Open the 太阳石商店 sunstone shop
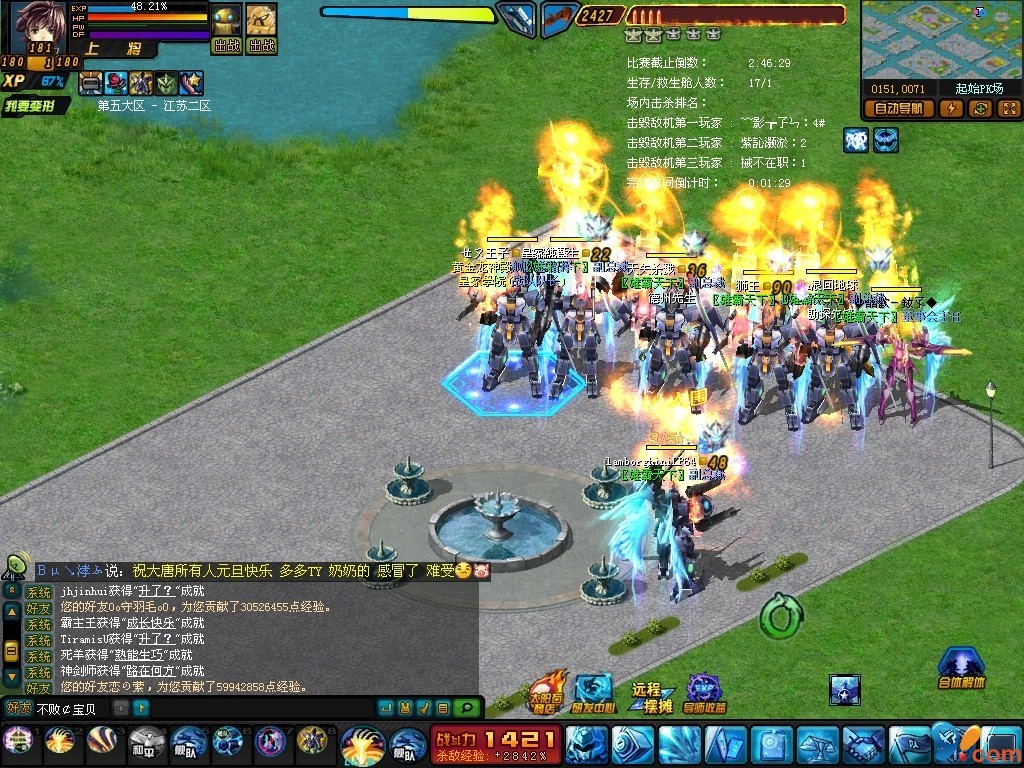The width and height of the screenshot is (1024, 768). click(x=545, y=692)
